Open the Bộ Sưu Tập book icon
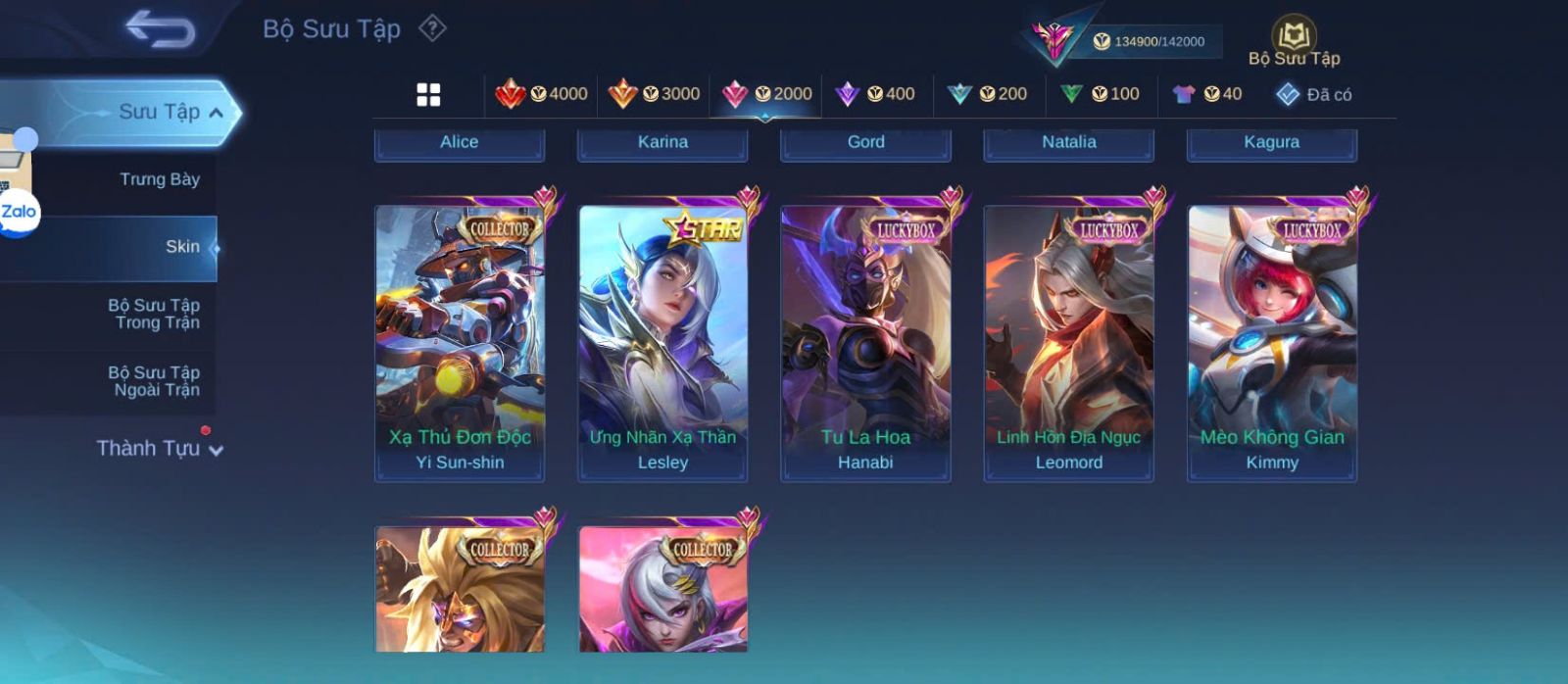This screenshot has height=684, width=1568. [x=1294, y=37]
